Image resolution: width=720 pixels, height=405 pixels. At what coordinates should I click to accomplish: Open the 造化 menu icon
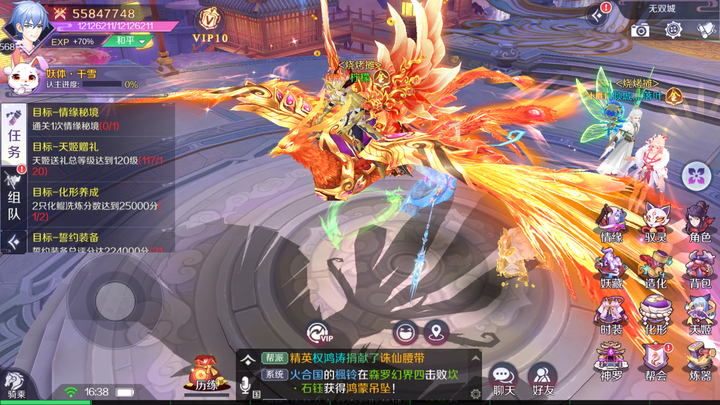[656, 268]
